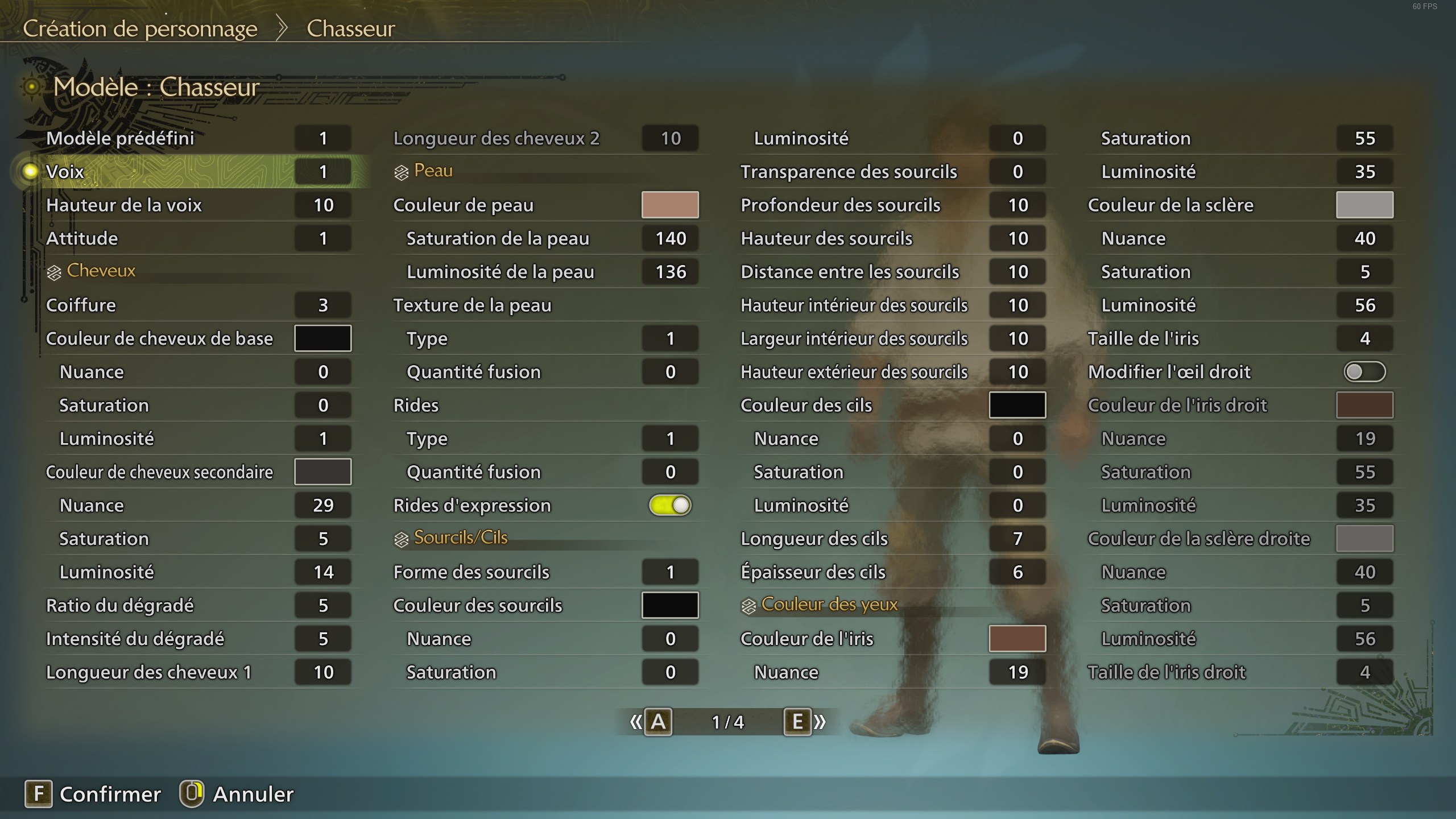The height and width of the screenshot is (819, 1456).
Task: Select Chasseur in the breadcrumb
Action: click(350, 28)
